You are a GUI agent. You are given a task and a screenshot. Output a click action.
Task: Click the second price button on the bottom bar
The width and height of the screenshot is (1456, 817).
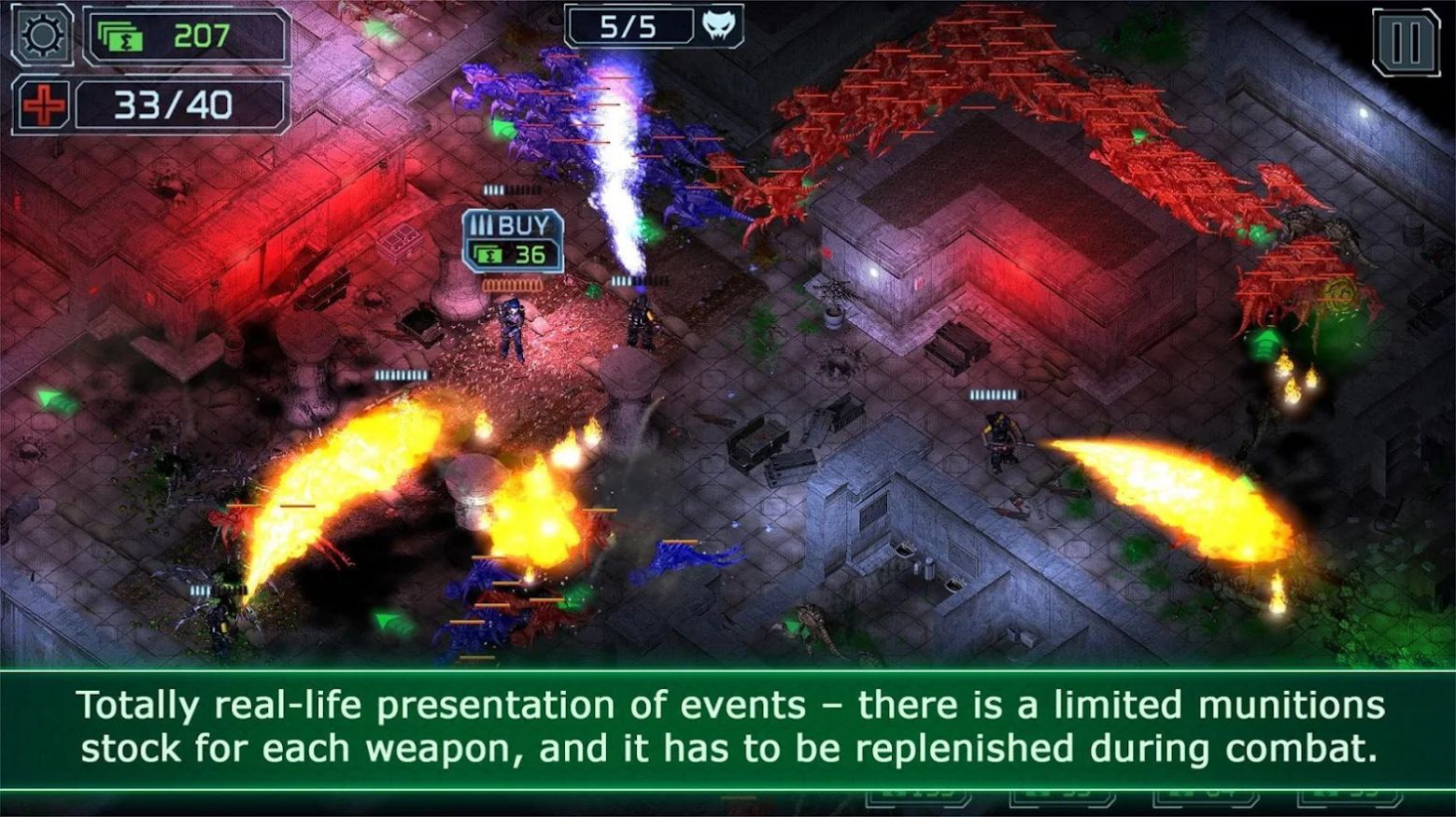(1060, 801)
